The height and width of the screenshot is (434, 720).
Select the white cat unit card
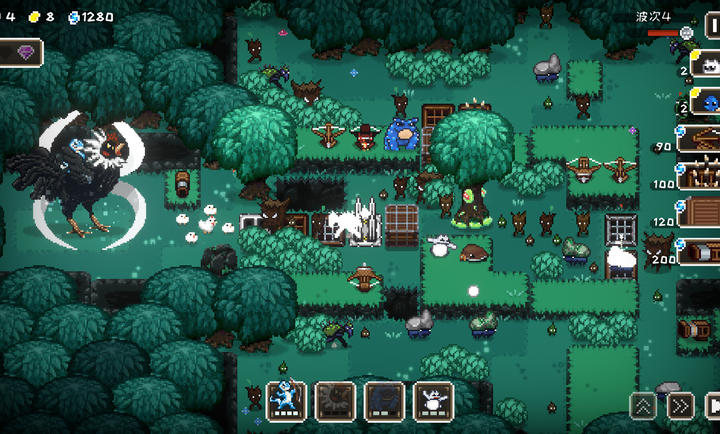pos(704,66)
